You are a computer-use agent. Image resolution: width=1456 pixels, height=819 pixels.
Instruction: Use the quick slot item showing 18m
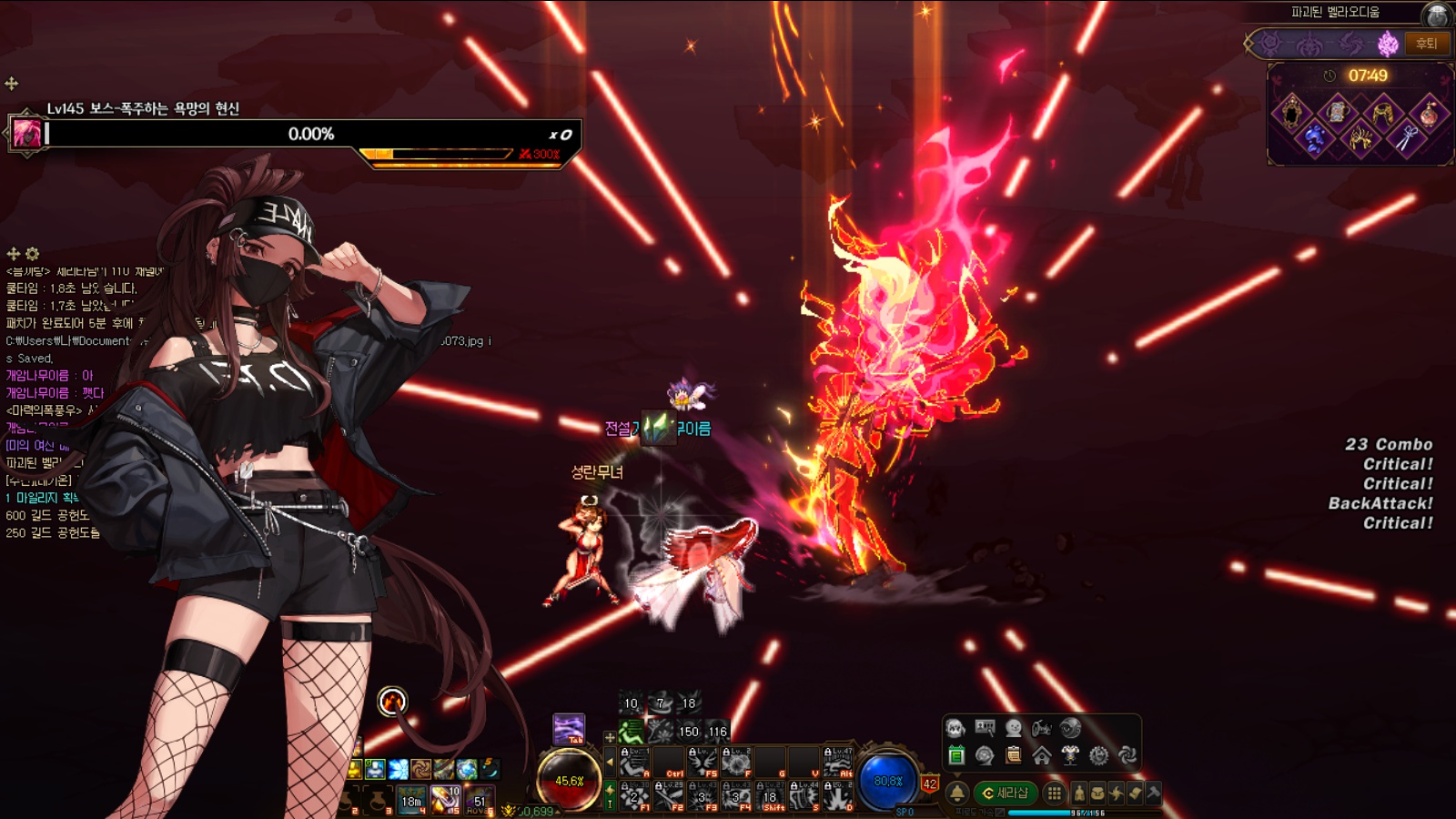tap(411, 799)
